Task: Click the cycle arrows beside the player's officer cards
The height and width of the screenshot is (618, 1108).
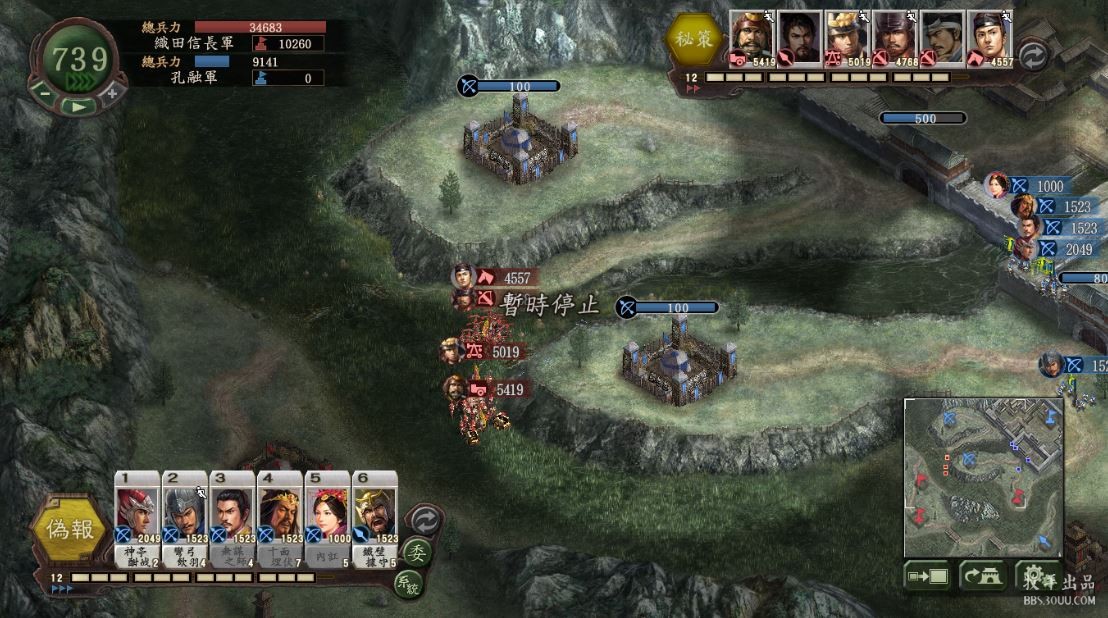Action: pos(425,520)
